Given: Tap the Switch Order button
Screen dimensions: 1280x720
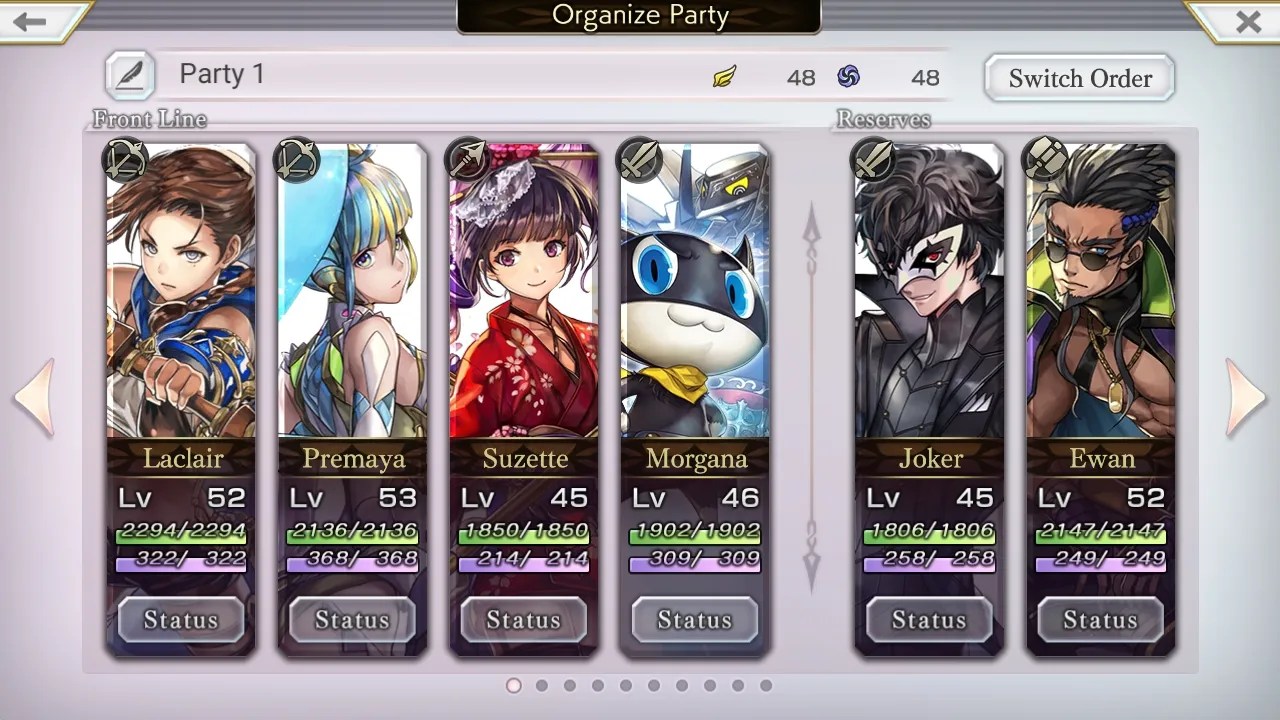Looking at the screenshot, I should click(x=1079, y=78).
